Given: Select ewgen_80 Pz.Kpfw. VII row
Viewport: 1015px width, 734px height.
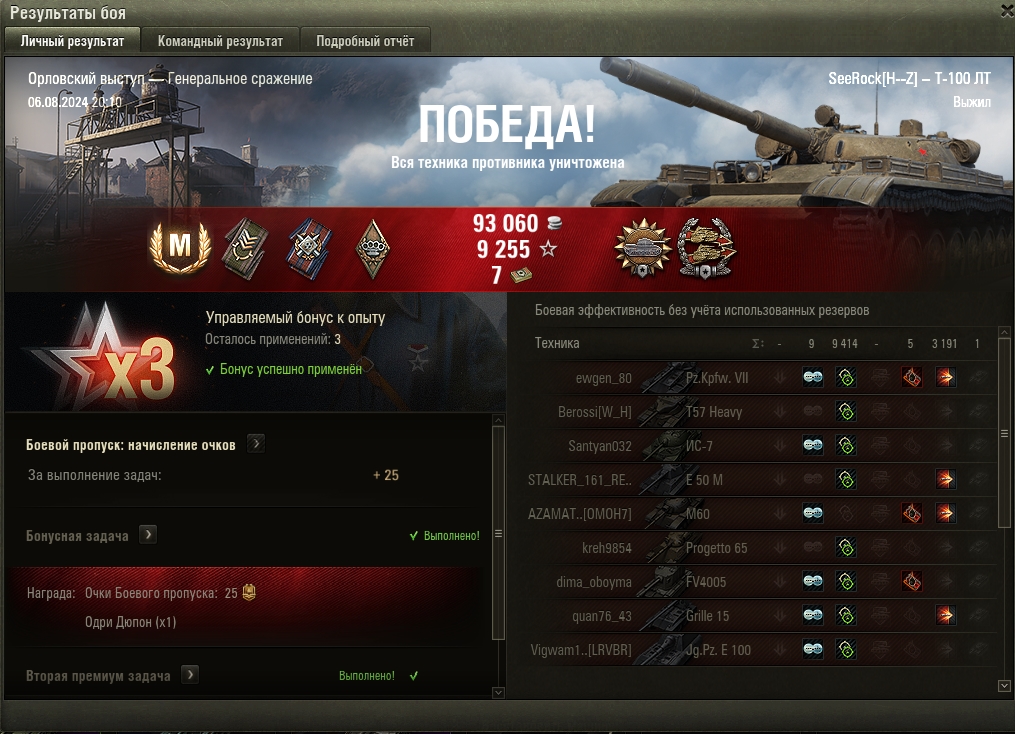Looking at the screenshot, I should pos(700,378).
